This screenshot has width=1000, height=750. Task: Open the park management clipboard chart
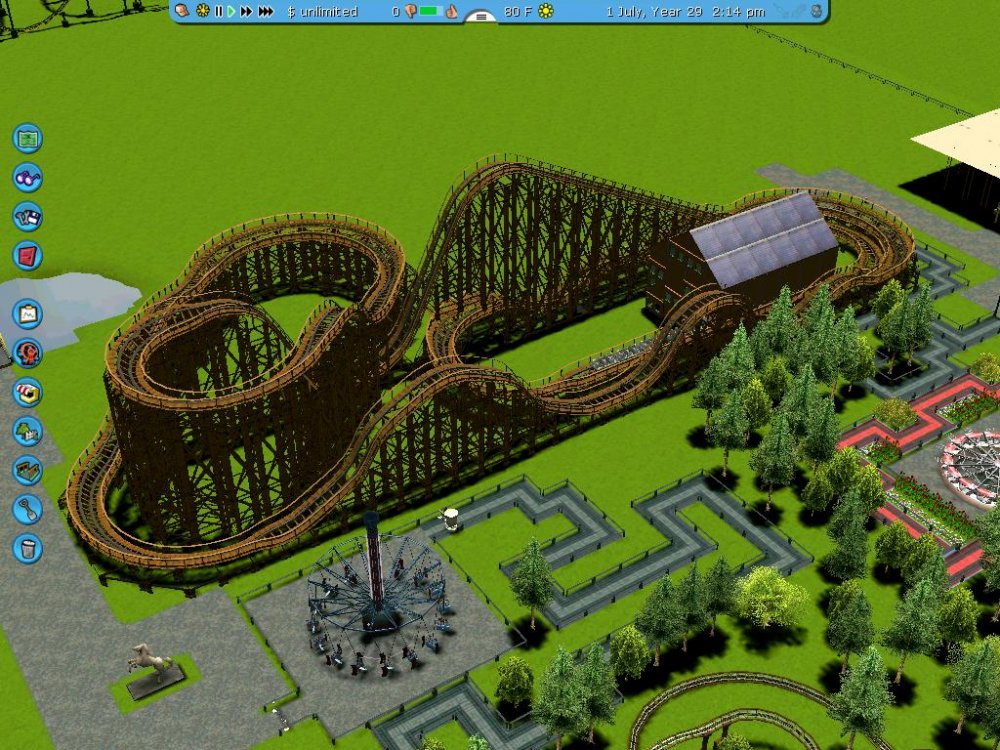coord(27,314)
